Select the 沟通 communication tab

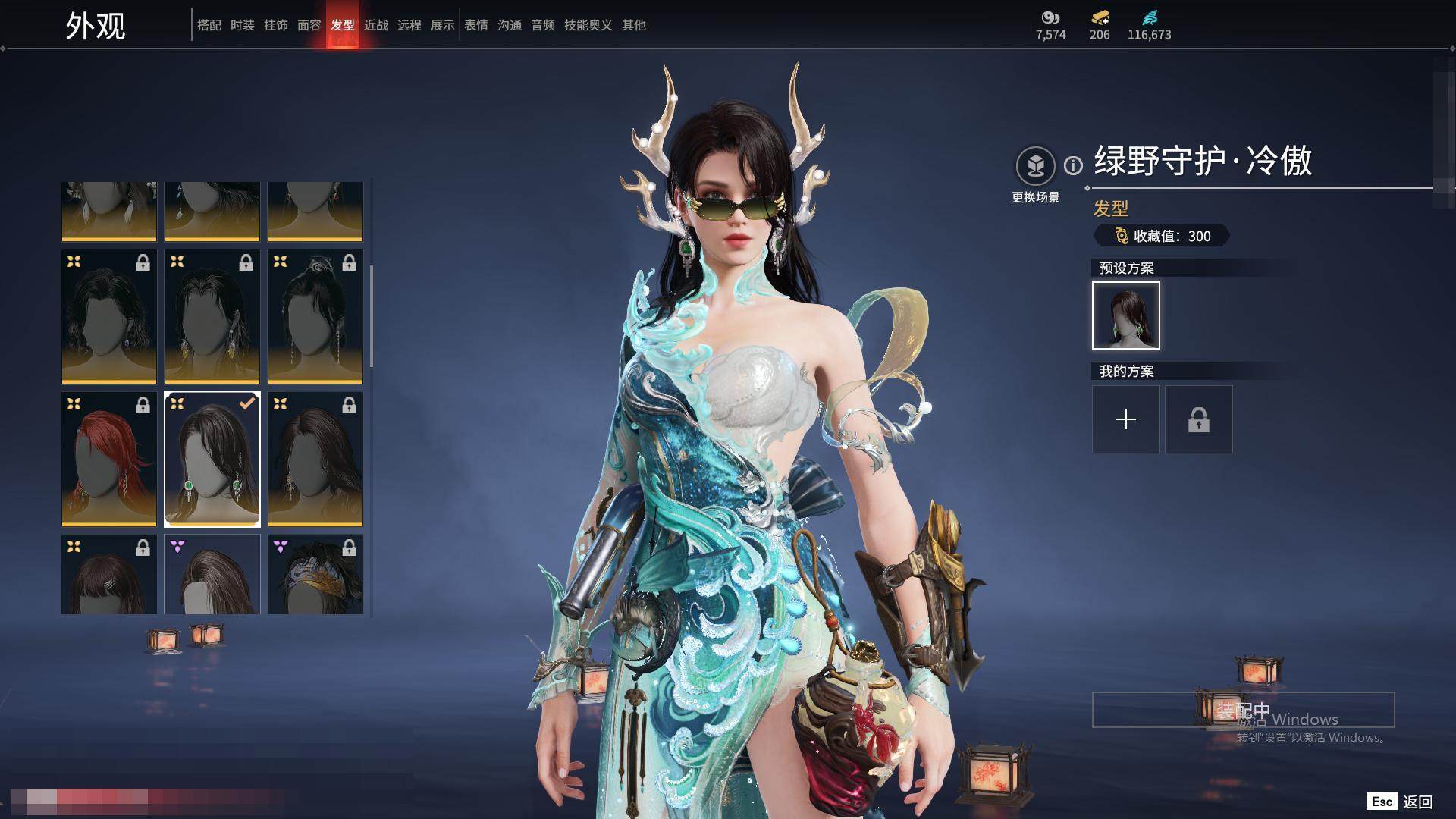pyautogui.click(x=509, y=25)
